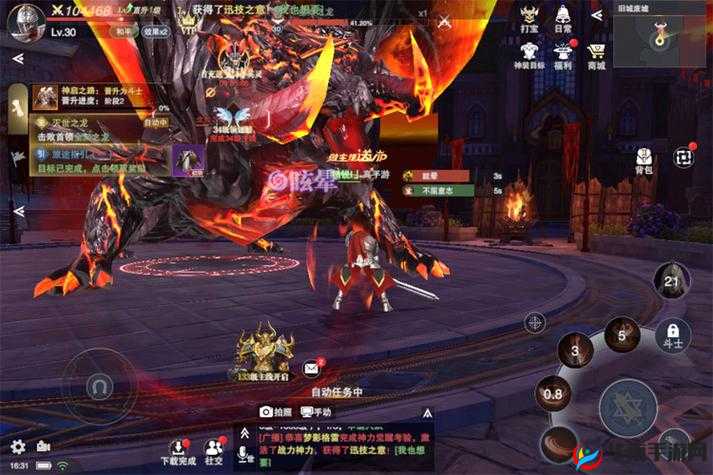
Task: Open the unread mail envelope icon
Action: (x=313, y=368)
